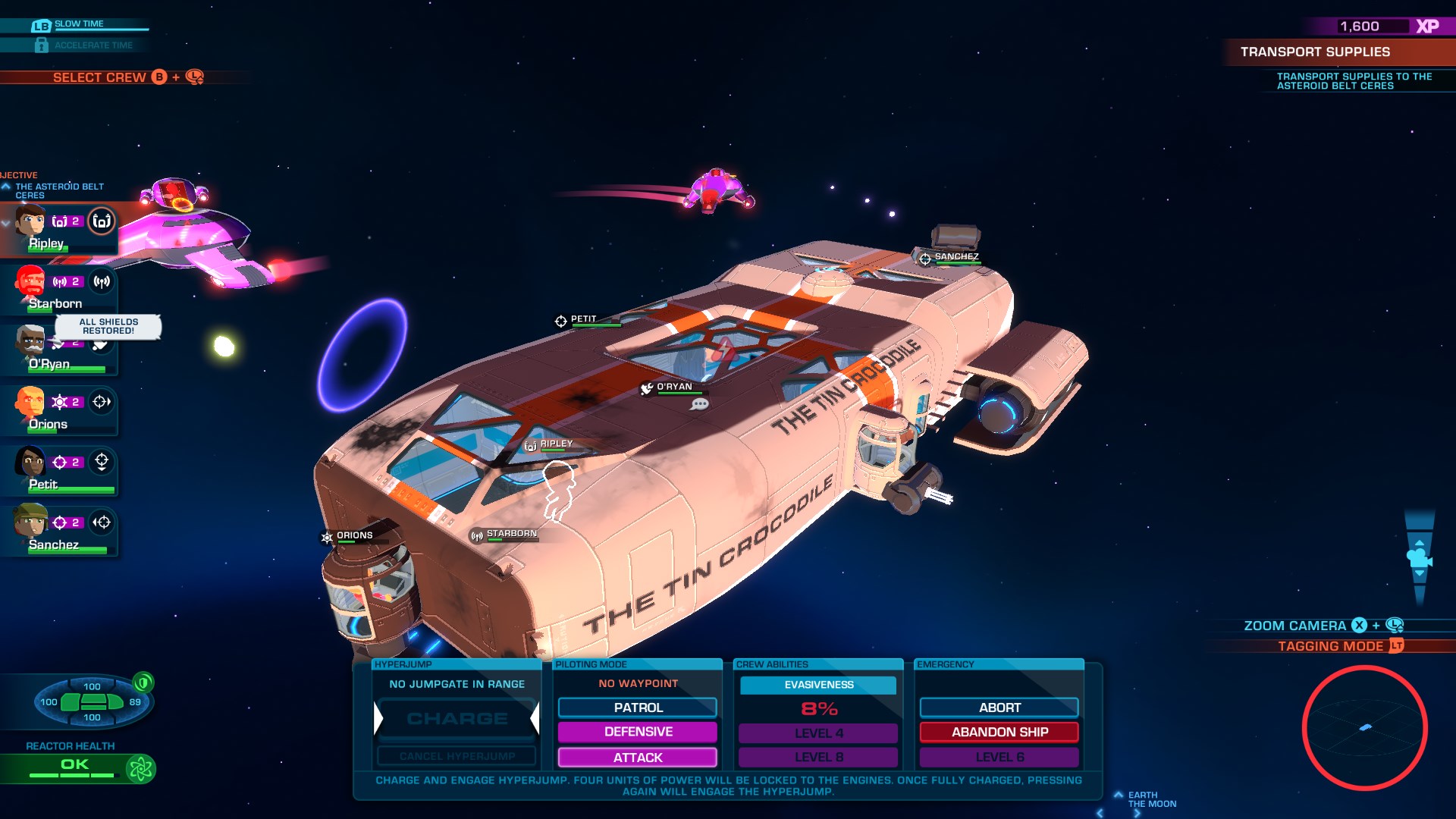Click Starborn's communications antenna icon
This screenshot has height=819, width=1456.
point(101,282)
